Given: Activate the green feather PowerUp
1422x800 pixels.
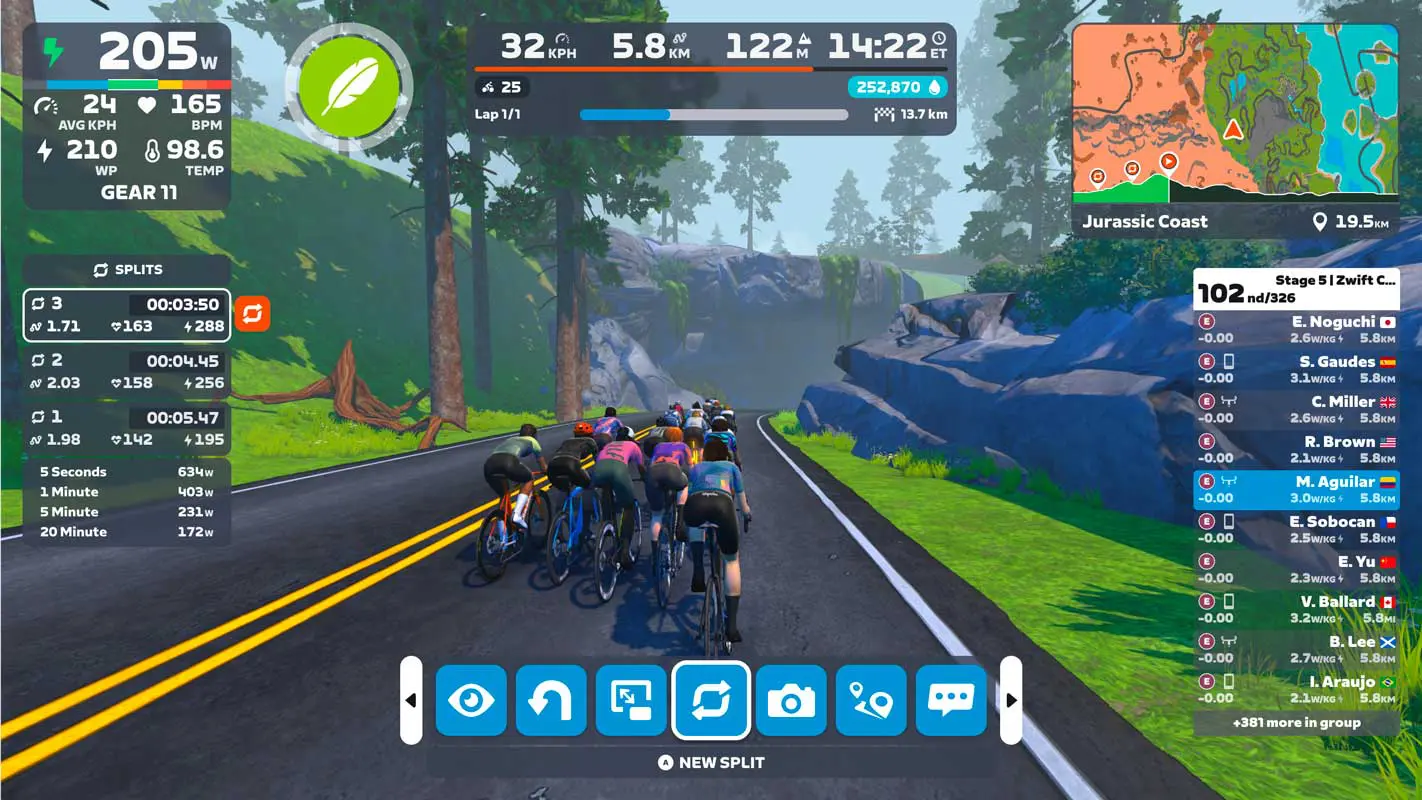Looking at the screenshot, I should click(349, 88).
